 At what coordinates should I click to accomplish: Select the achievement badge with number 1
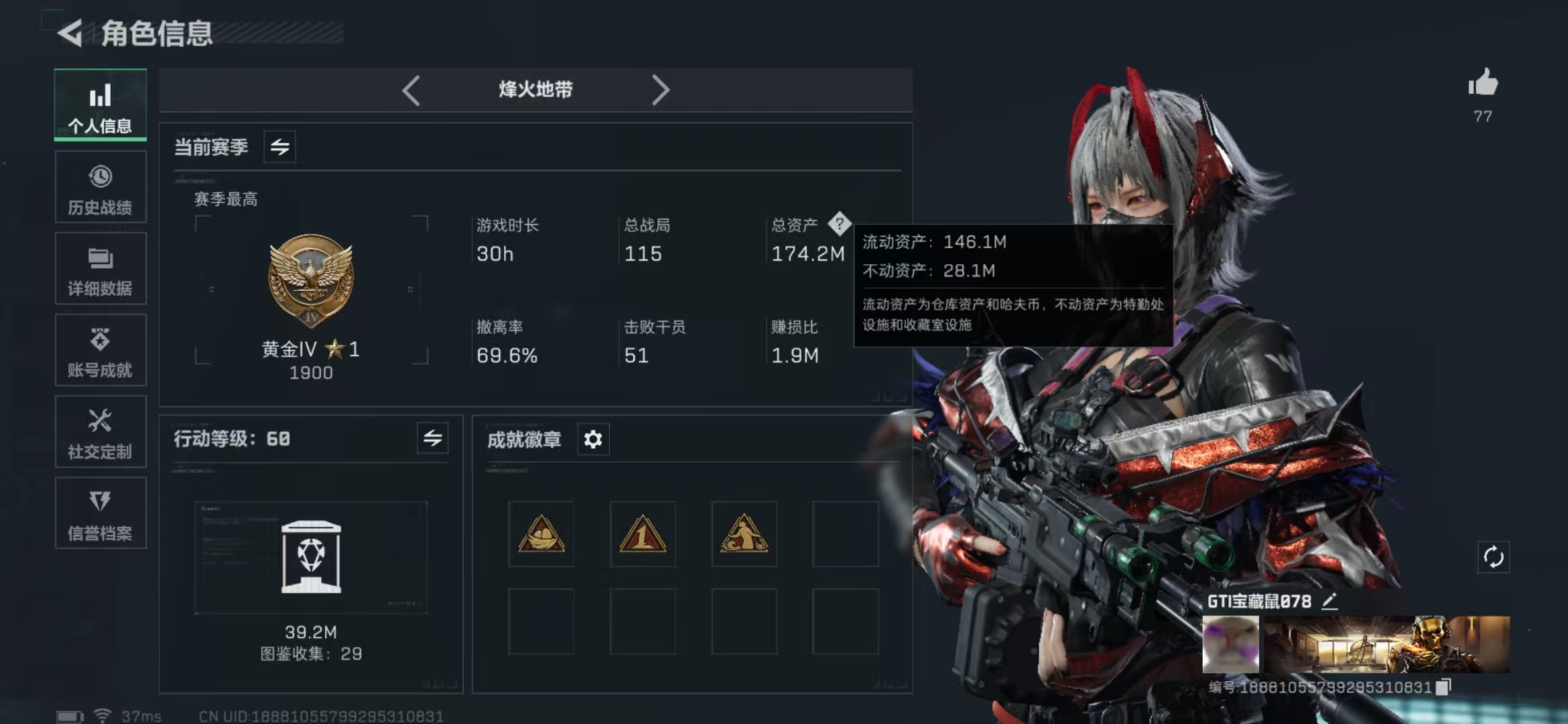tap(643, 534)
